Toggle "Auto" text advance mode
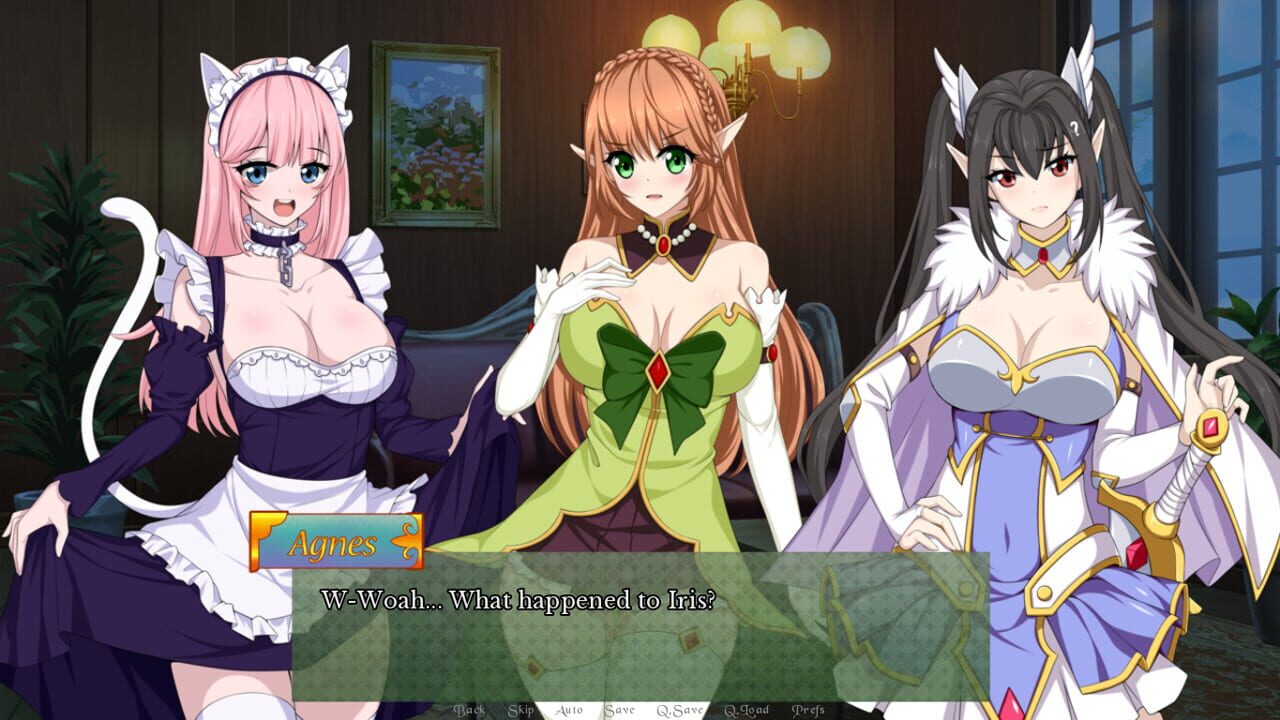The image size is (1280, 720). tap(568, 710)
